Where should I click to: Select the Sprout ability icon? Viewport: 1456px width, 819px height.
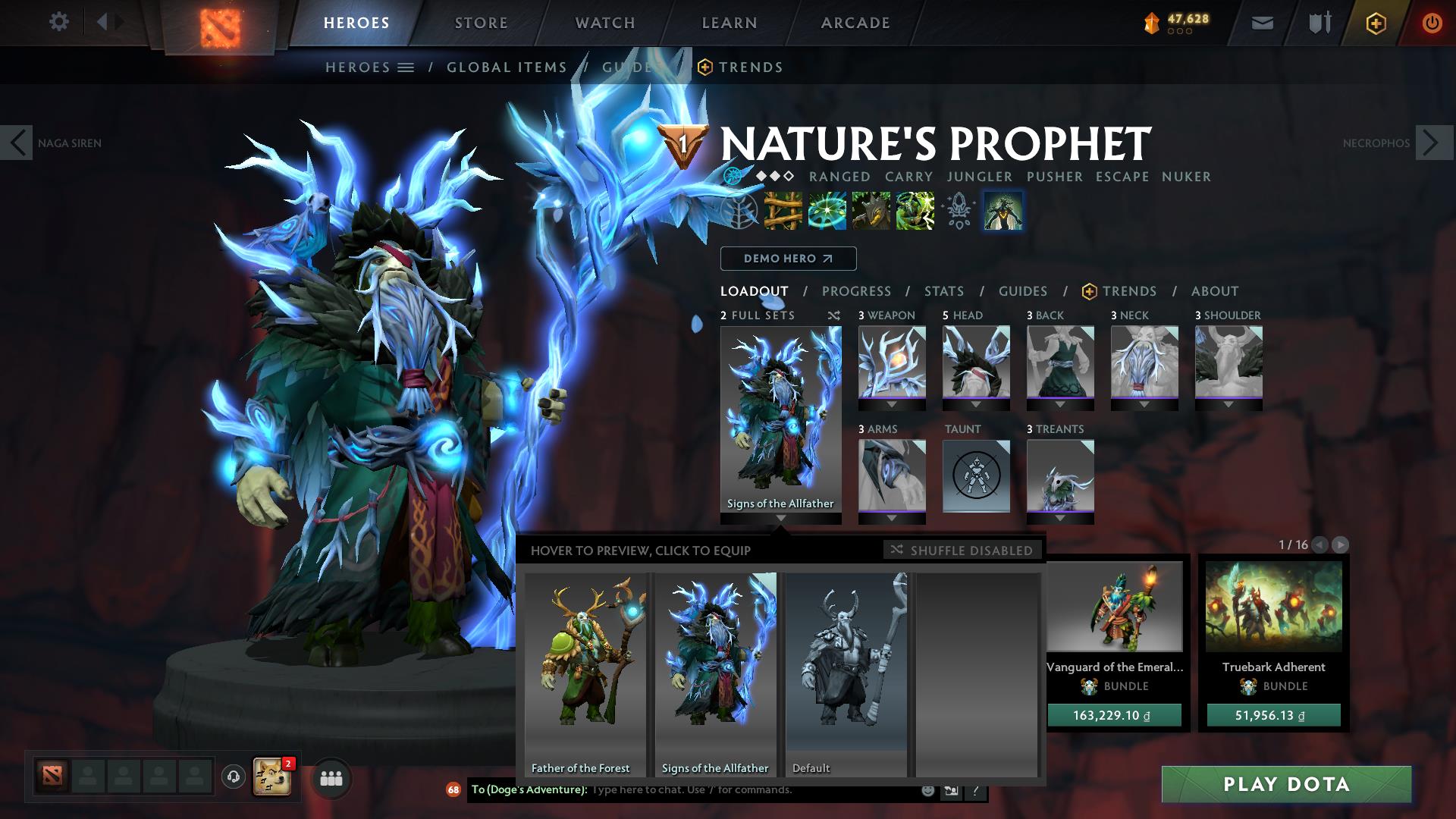click(783, 212)
